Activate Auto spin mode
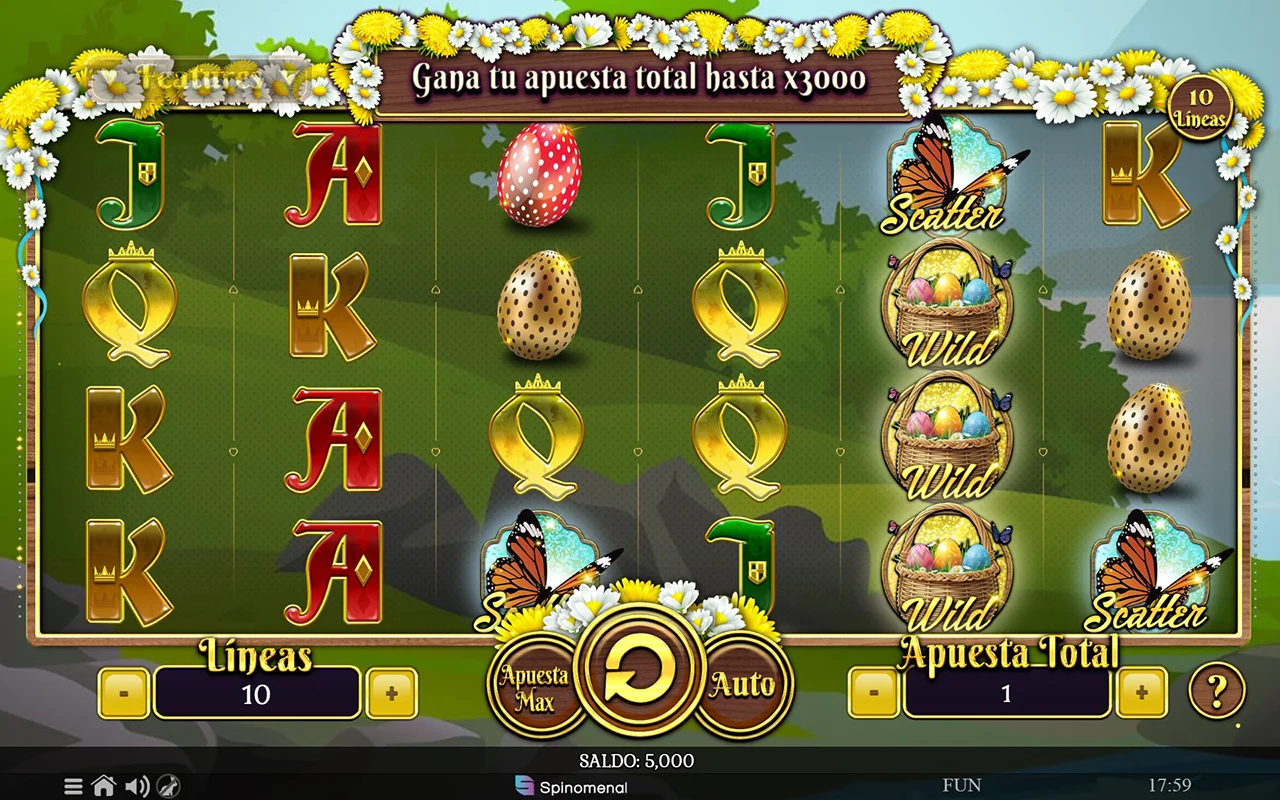 (743, 685)
